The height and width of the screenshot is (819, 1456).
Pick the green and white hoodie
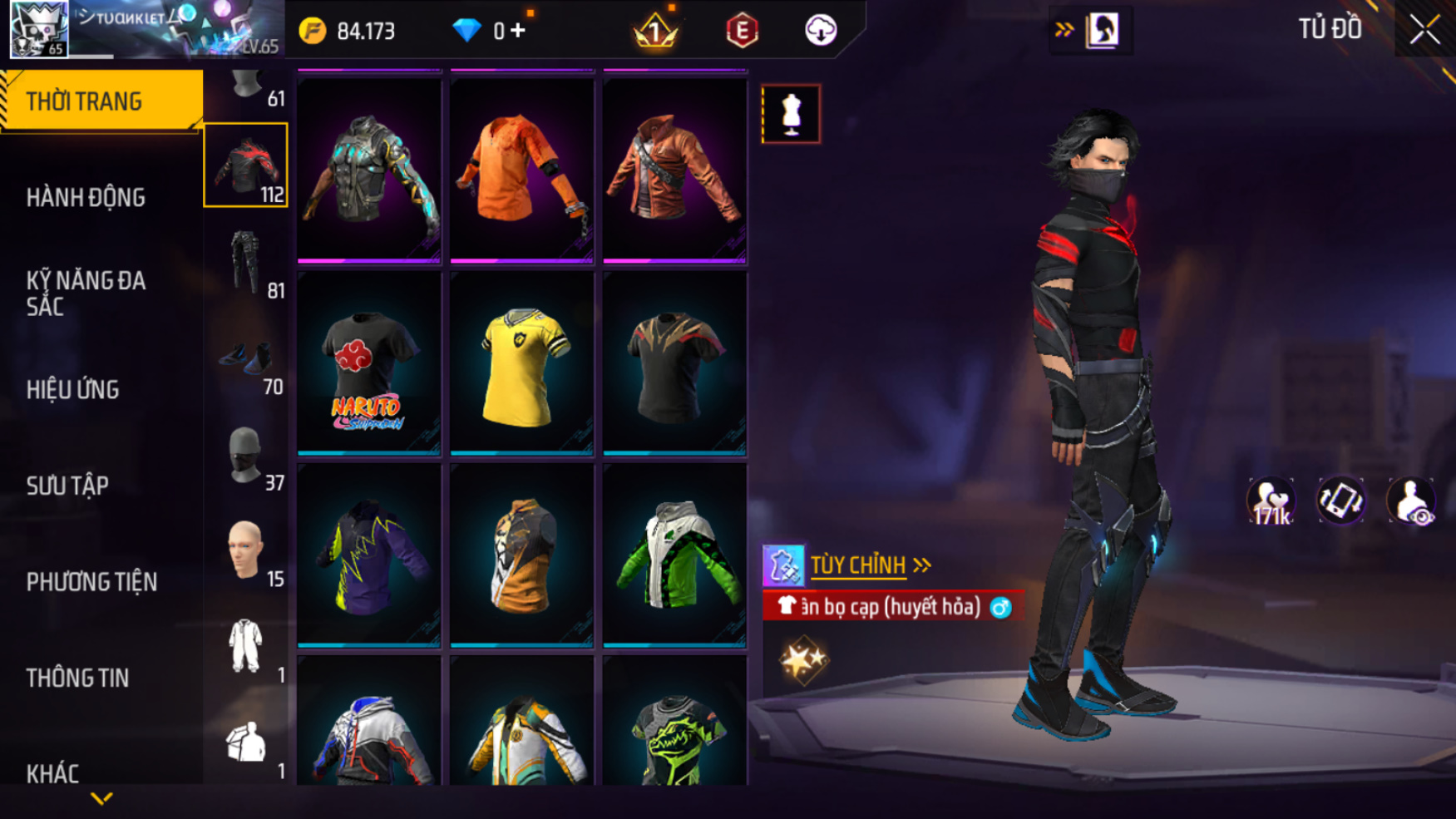pyautogui.click(x=674, y=555)
